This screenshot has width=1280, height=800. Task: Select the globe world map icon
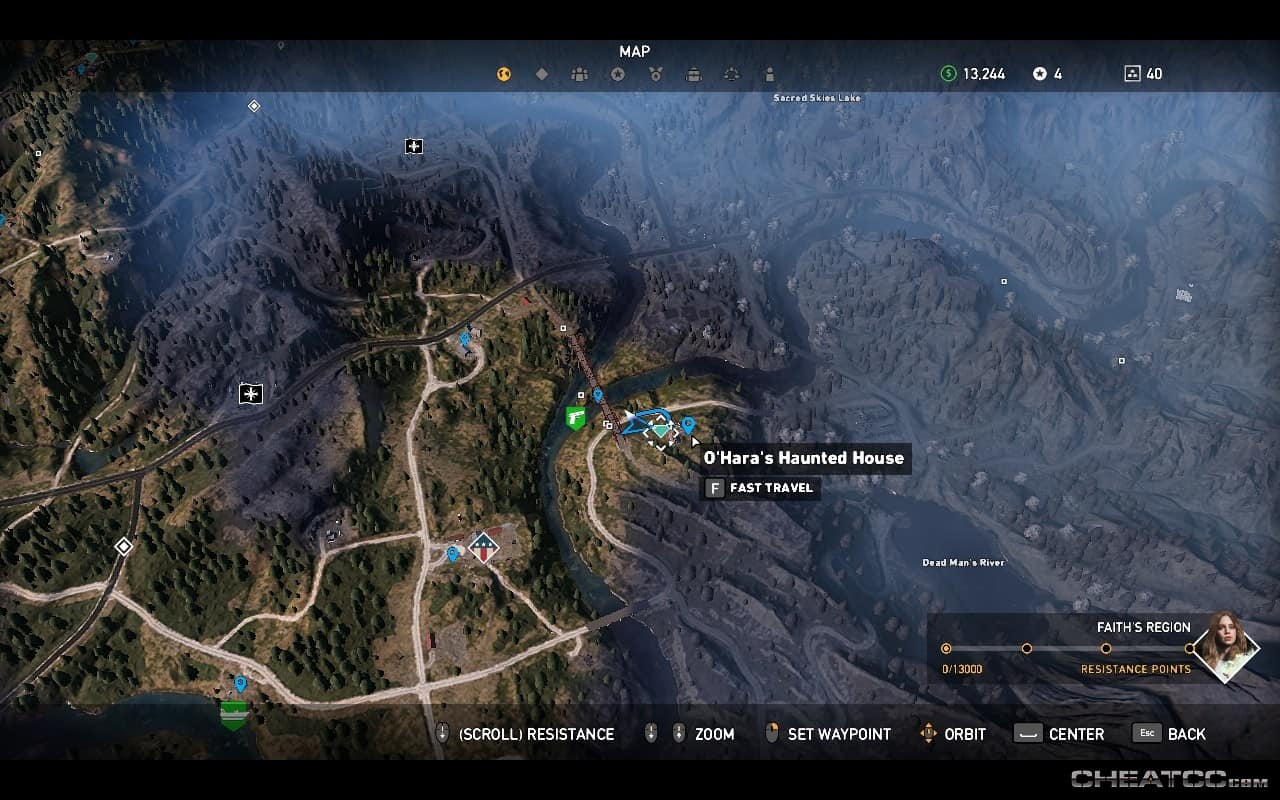tap(504, 73)
